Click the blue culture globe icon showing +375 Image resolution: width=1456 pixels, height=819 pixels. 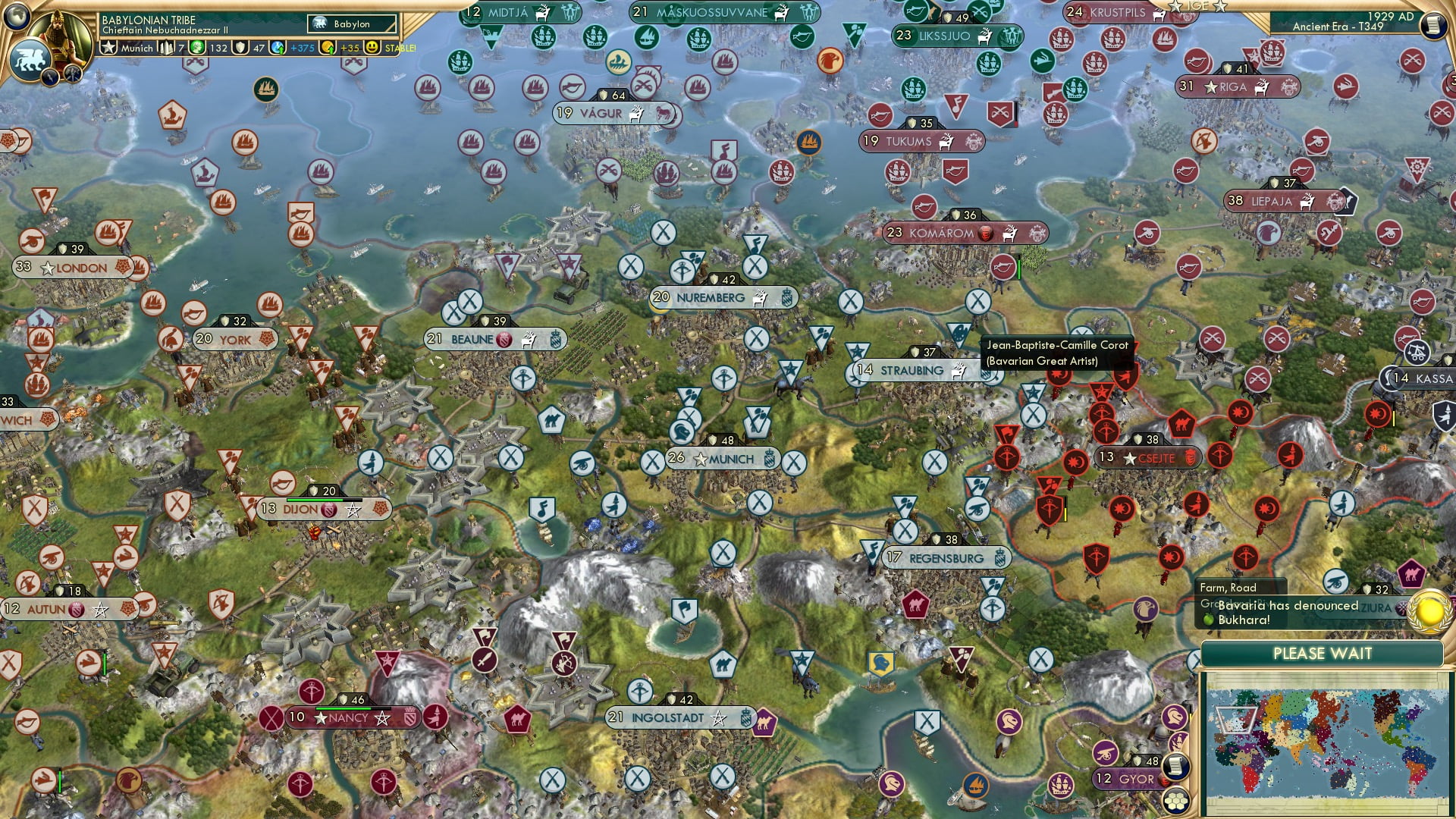tap(276, 47)
